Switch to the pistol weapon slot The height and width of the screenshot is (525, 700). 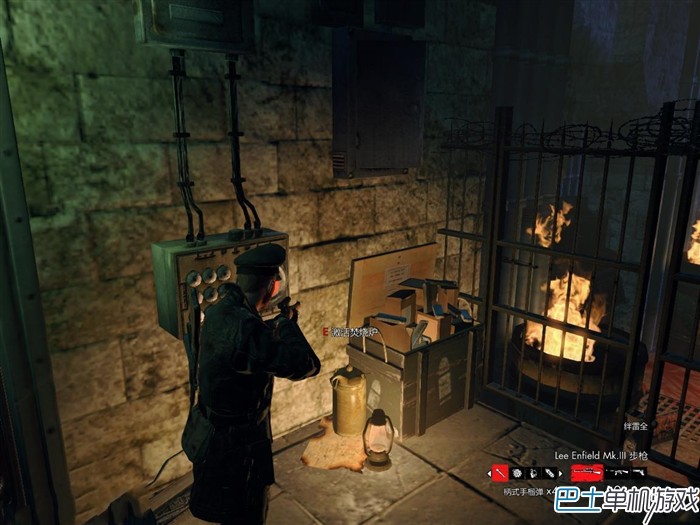tap(638, 471)
